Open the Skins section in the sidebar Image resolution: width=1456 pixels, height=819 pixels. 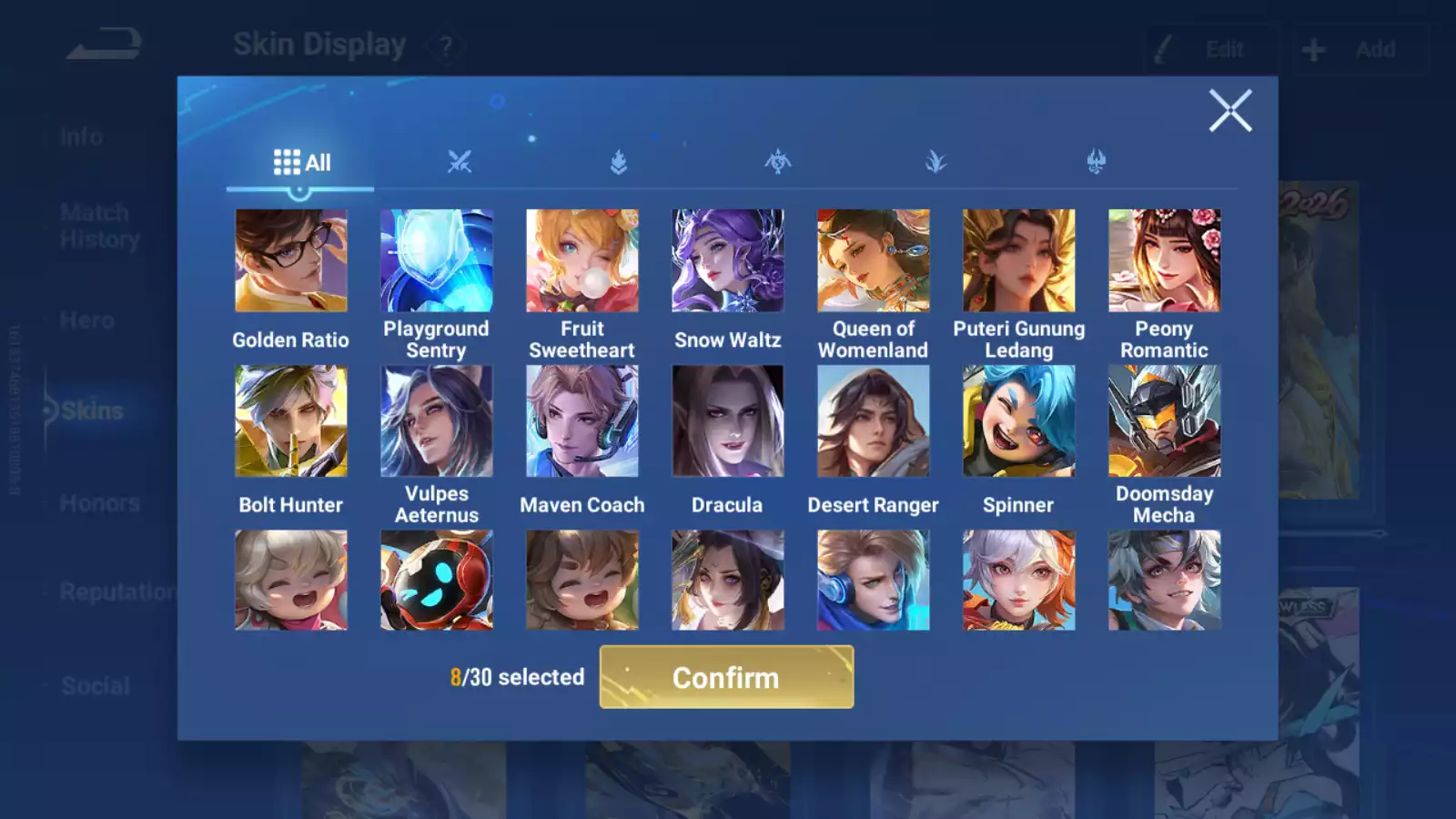click(x=91, y=410)
